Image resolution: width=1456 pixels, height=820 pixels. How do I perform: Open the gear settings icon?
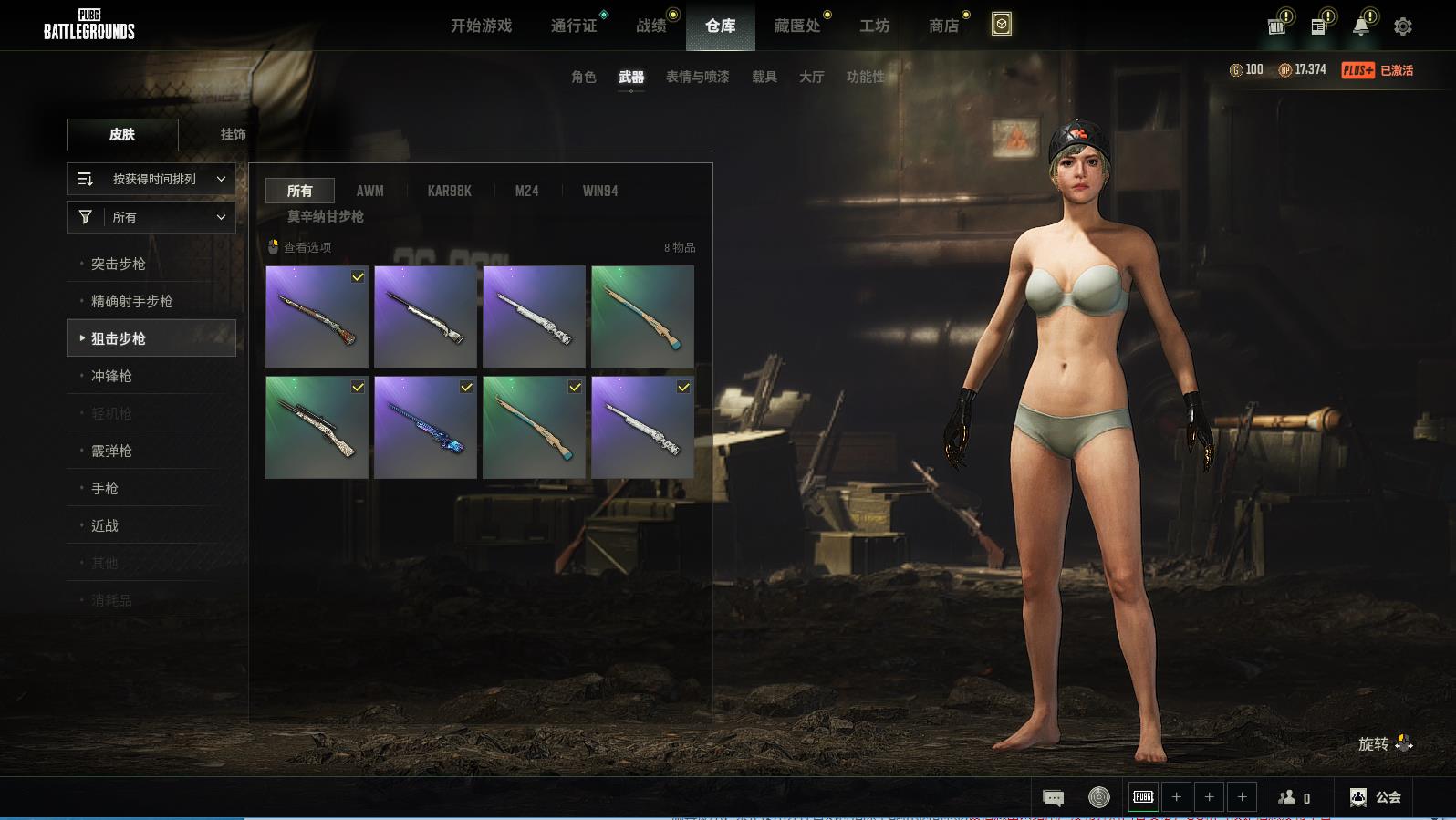1403,26
